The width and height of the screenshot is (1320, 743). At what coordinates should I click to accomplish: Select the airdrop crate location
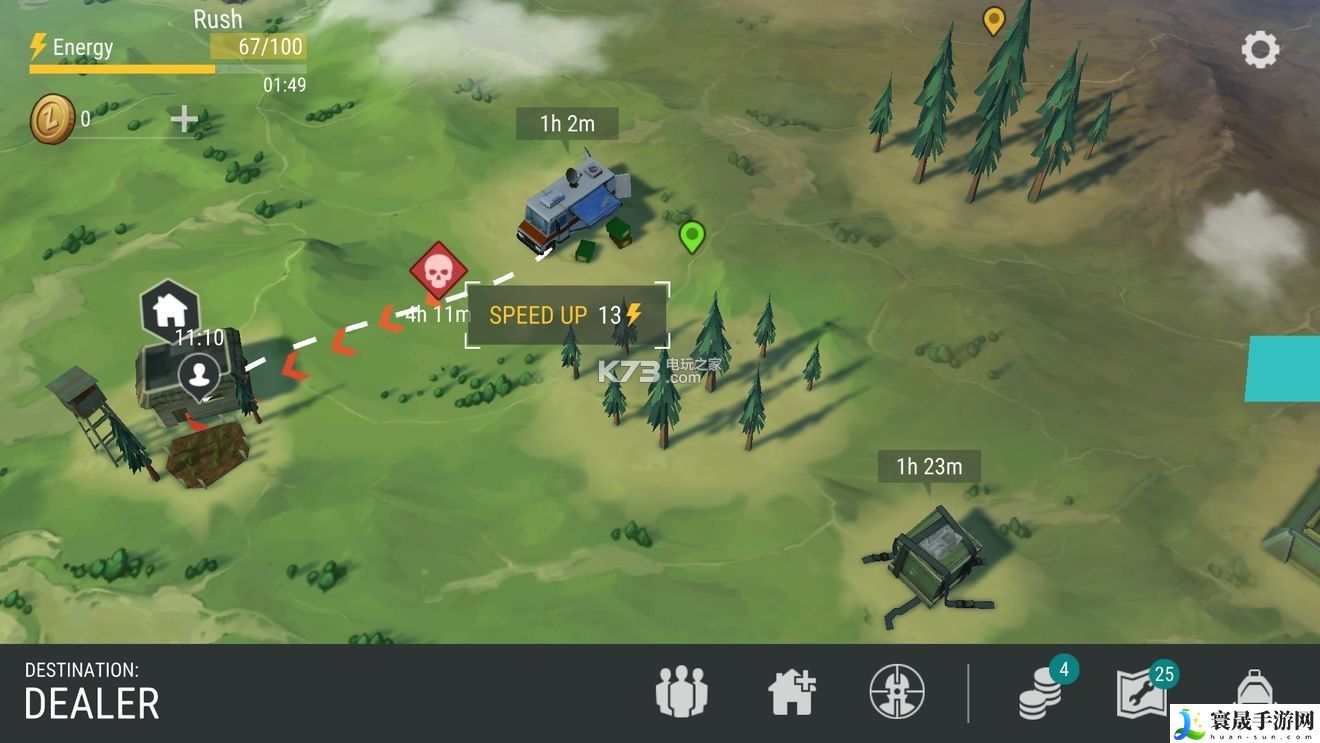tap(934, 555)
